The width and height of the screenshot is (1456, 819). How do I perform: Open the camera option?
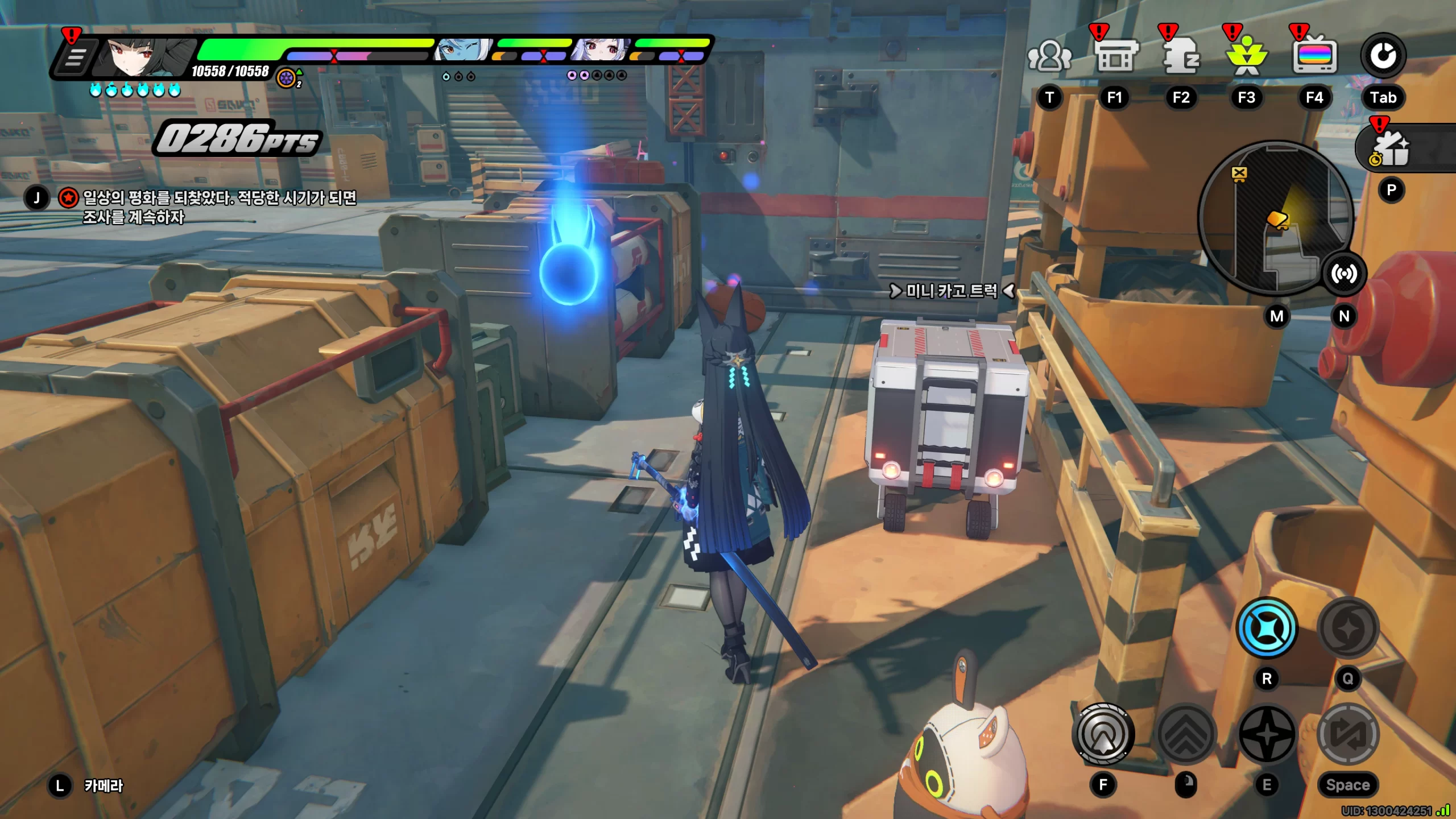tap(104, 785)
